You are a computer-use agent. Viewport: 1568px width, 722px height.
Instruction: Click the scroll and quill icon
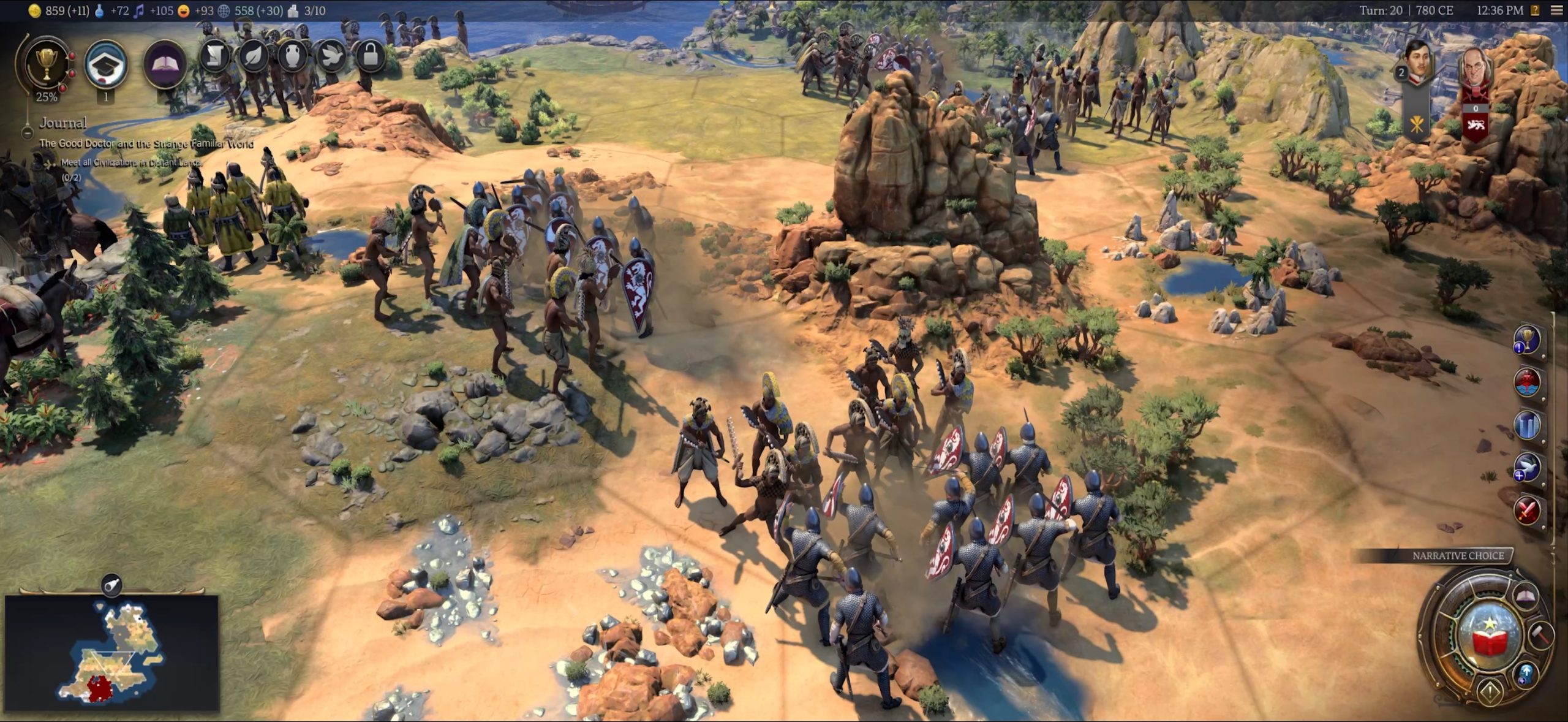click(214, 57)
